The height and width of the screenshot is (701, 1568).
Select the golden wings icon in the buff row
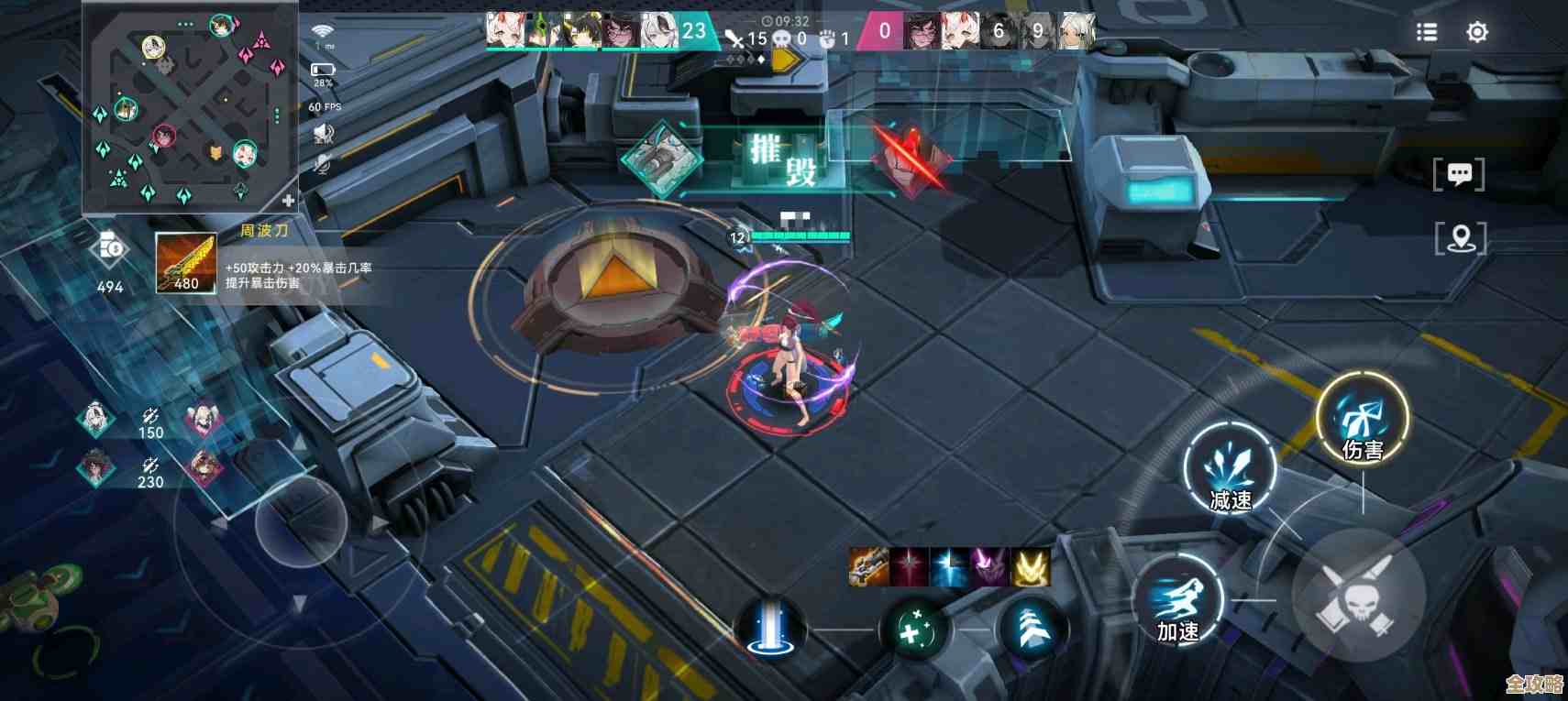point(1030,567)
